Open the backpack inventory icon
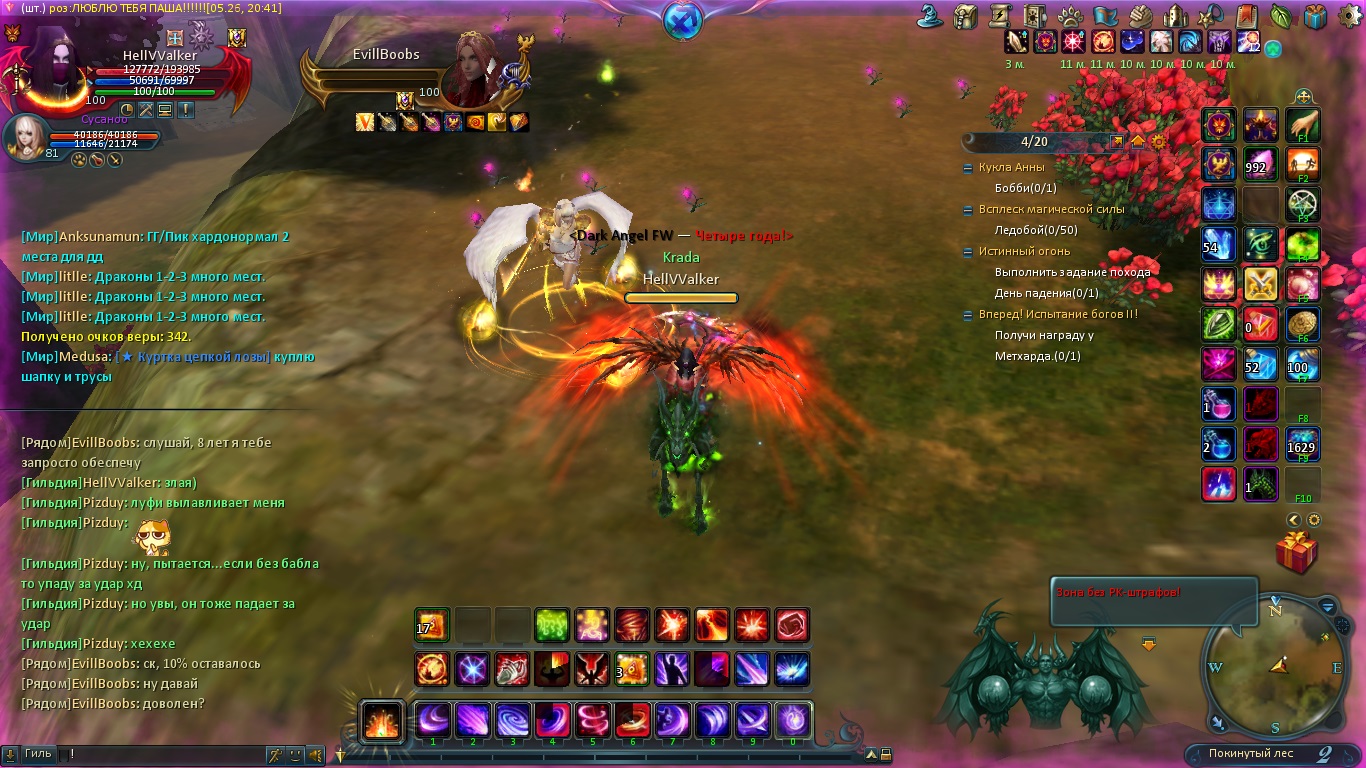This screenshot has height=768, width=1366. click(x=965, y=16)
